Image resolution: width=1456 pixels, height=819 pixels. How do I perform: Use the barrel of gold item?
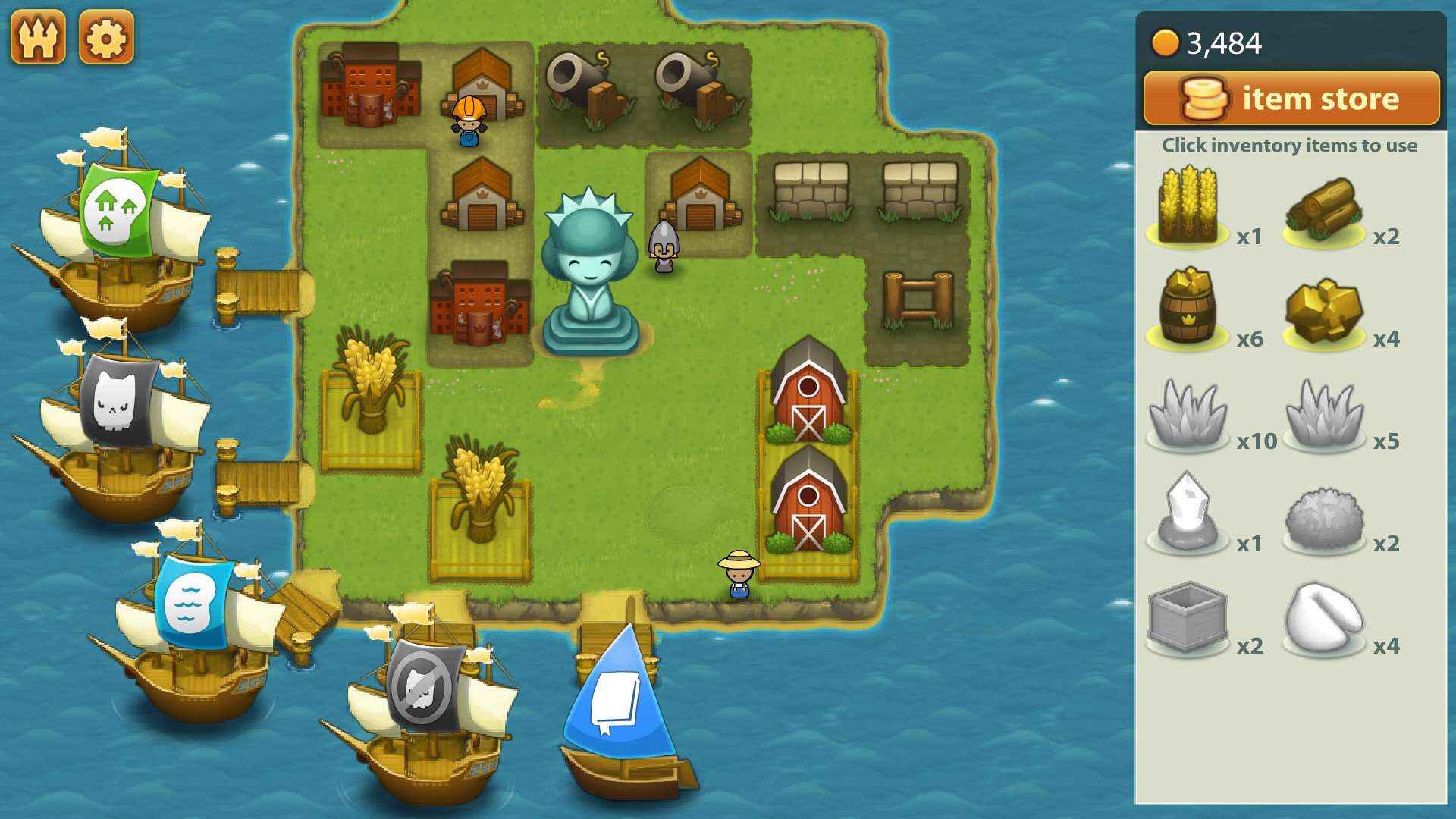click(x=1188, y=309)
